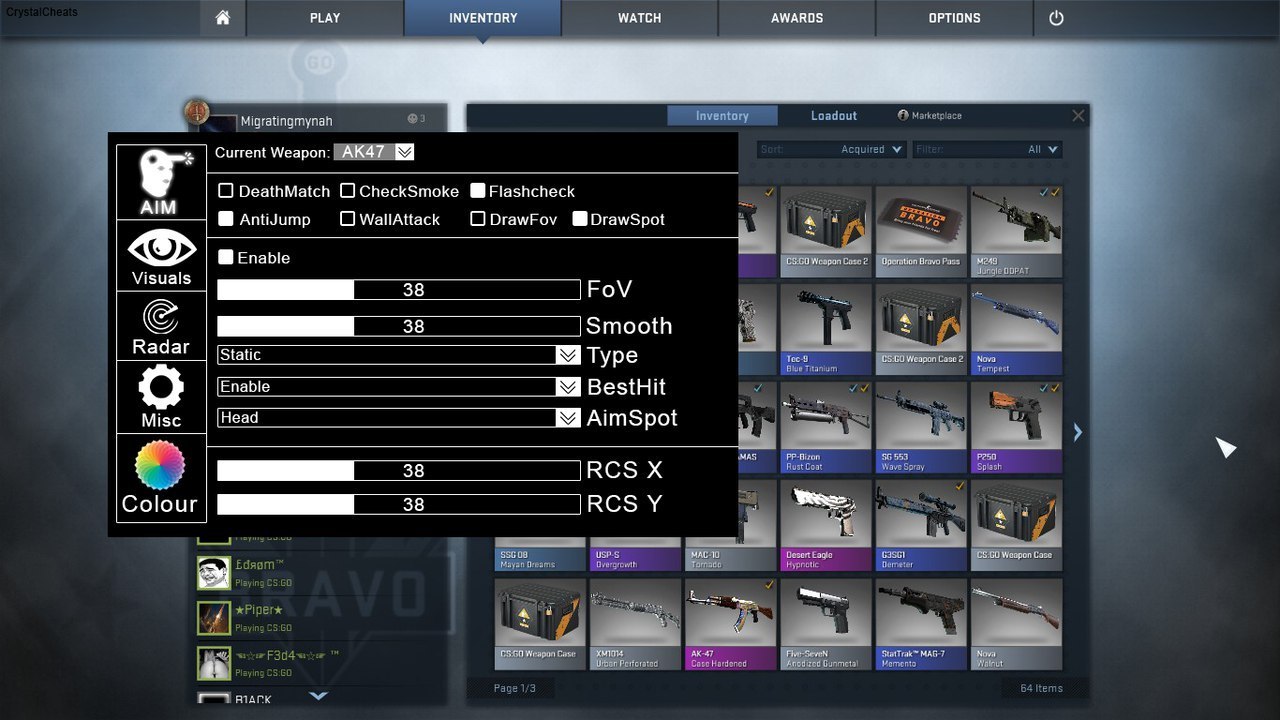The width and height of the screenshot is (1280, 720).
Task: Go to the WATCH tab
Action: (x=639, y=18)
